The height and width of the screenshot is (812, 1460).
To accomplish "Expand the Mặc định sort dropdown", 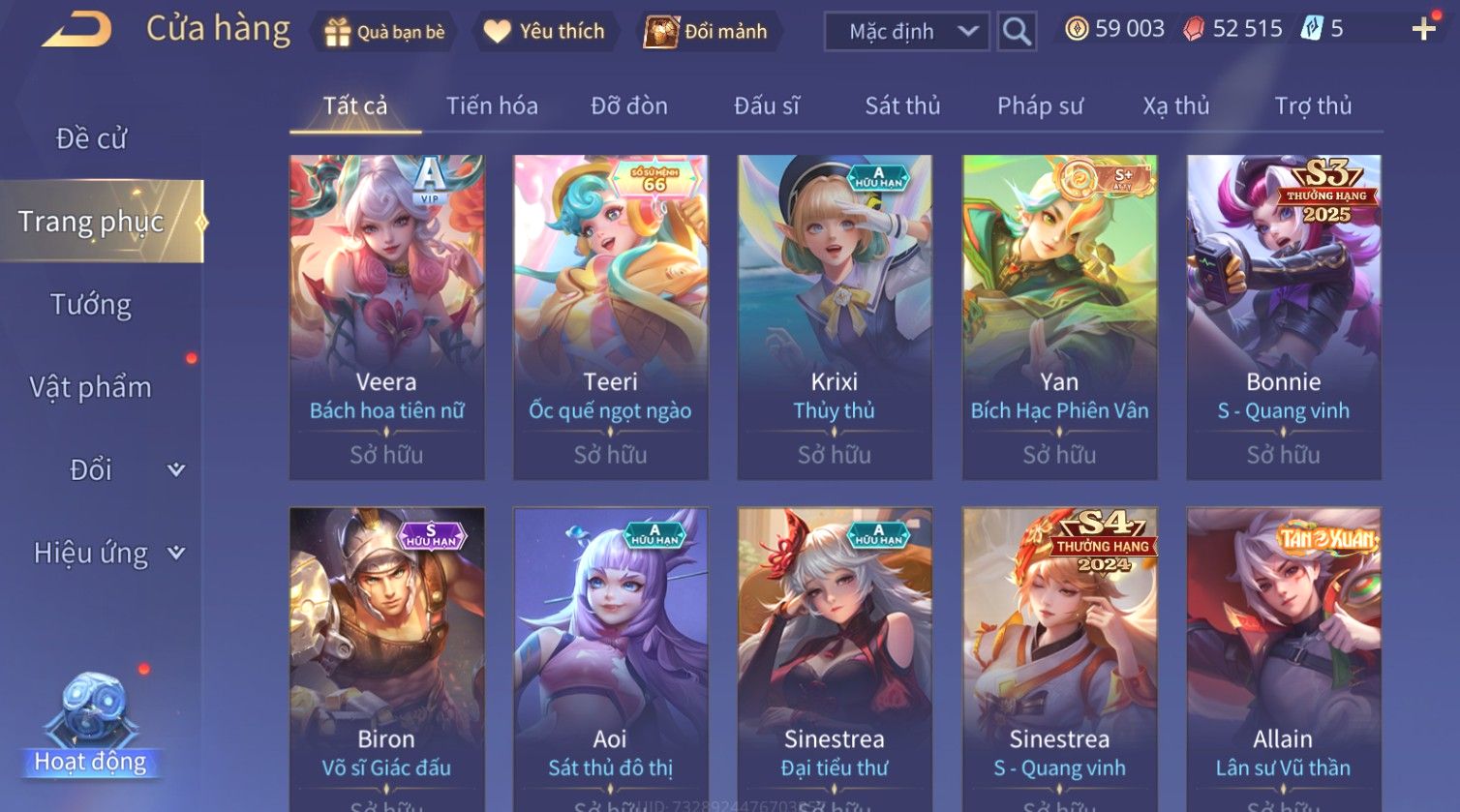I will tap(906, 32).
